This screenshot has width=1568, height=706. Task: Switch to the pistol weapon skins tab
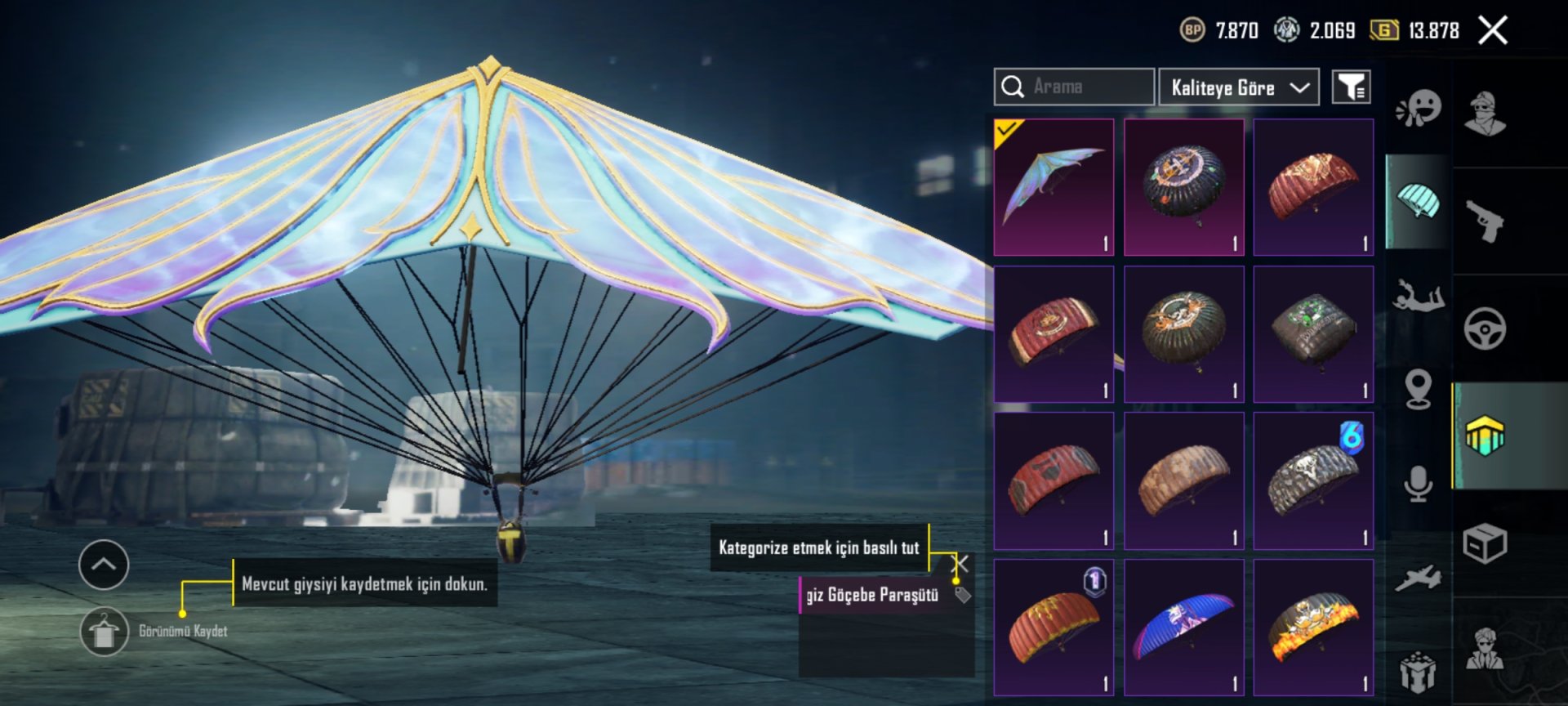pos(1485,221)
